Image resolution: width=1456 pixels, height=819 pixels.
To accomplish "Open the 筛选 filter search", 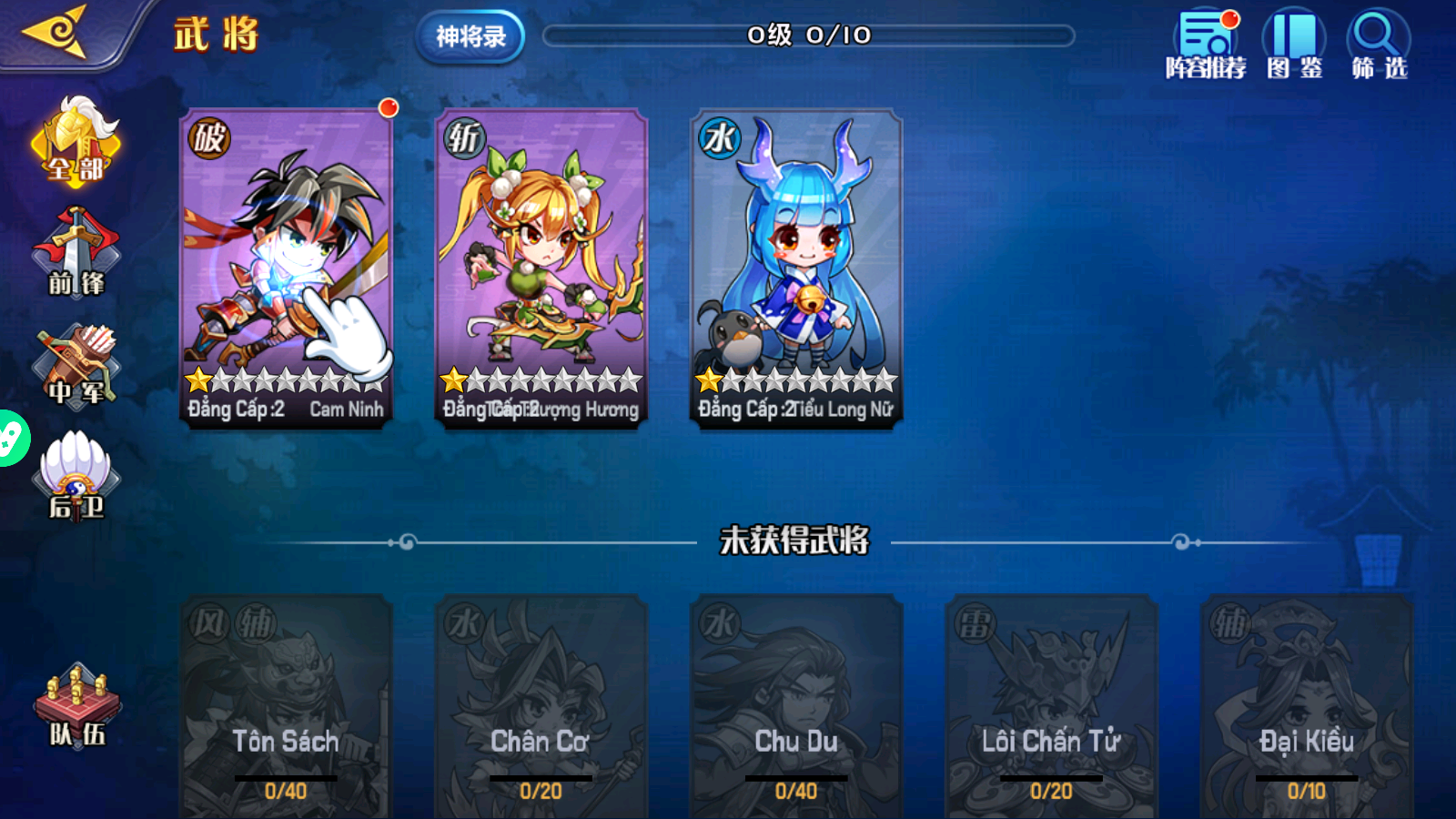I will [x=1379, y=45].
